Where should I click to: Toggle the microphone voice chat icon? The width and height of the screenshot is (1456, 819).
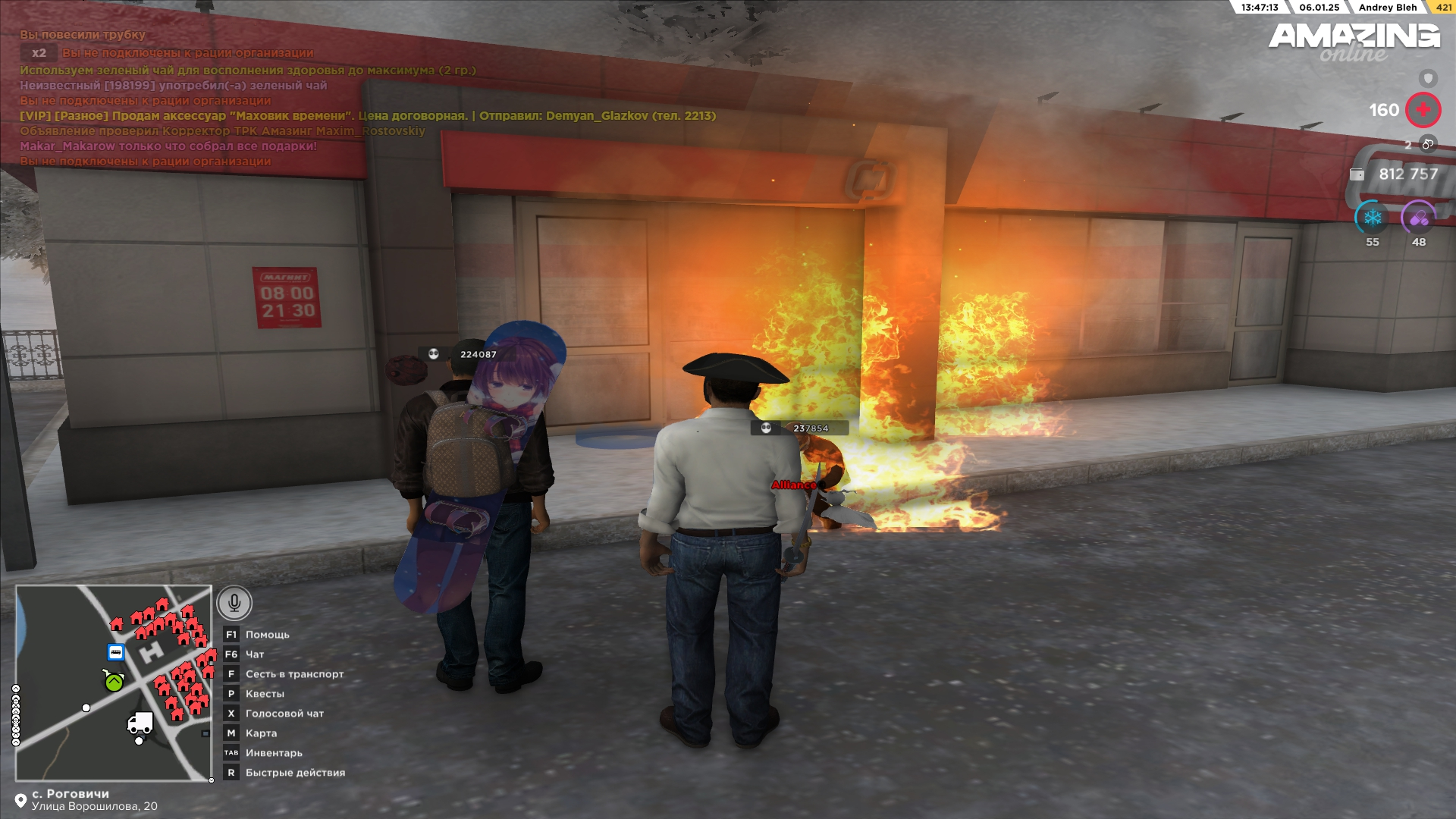tap(234, 603)
